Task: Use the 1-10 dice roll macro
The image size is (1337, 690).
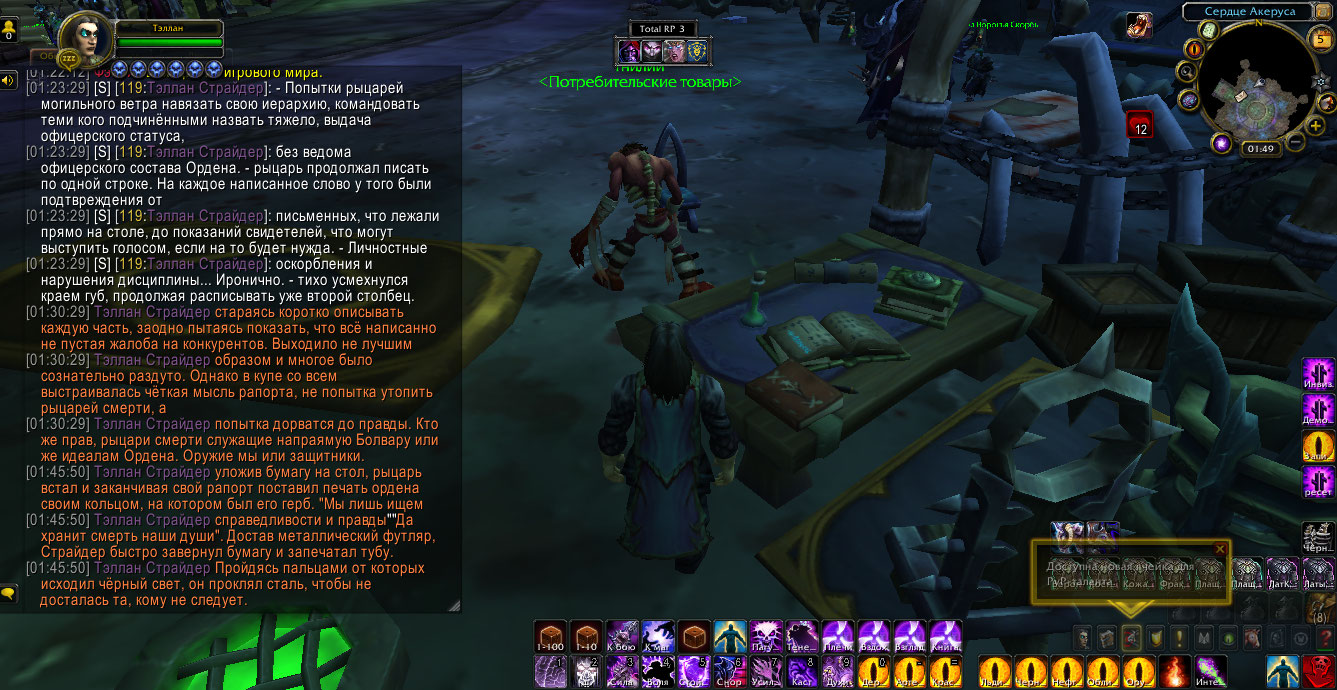Action: pos(585,637)
